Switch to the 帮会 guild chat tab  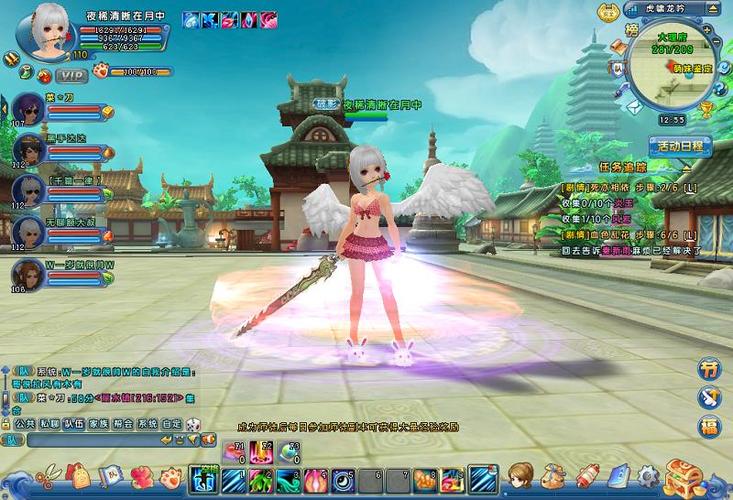122,423
